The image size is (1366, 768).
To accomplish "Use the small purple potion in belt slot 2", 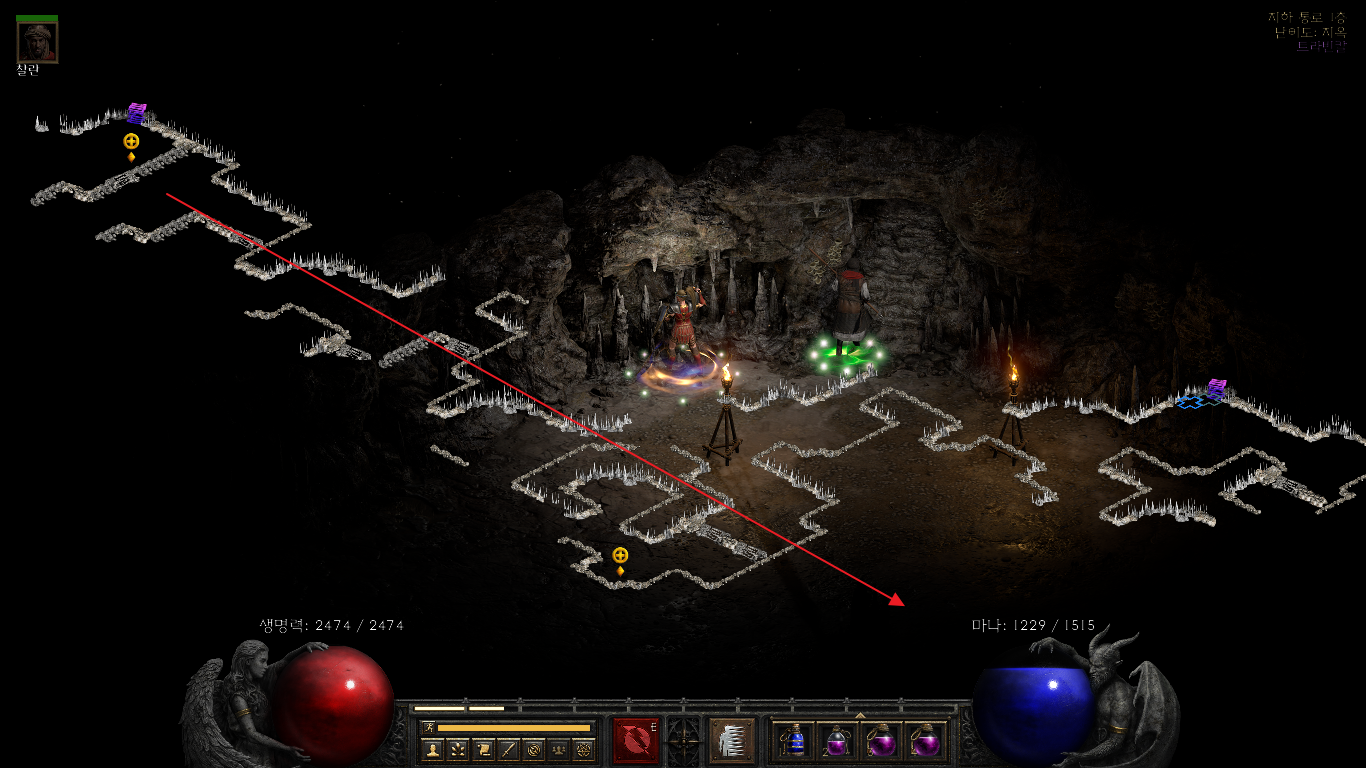I will (x=838, y=742).
